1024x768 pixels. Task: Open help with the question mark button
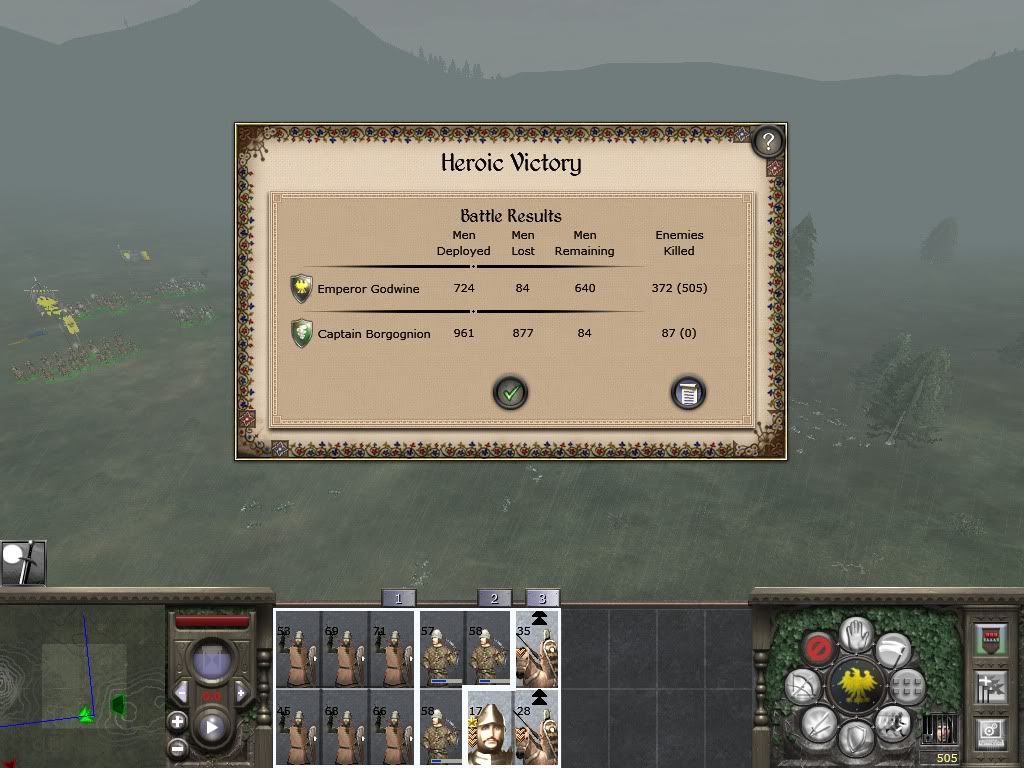[767, 141]
